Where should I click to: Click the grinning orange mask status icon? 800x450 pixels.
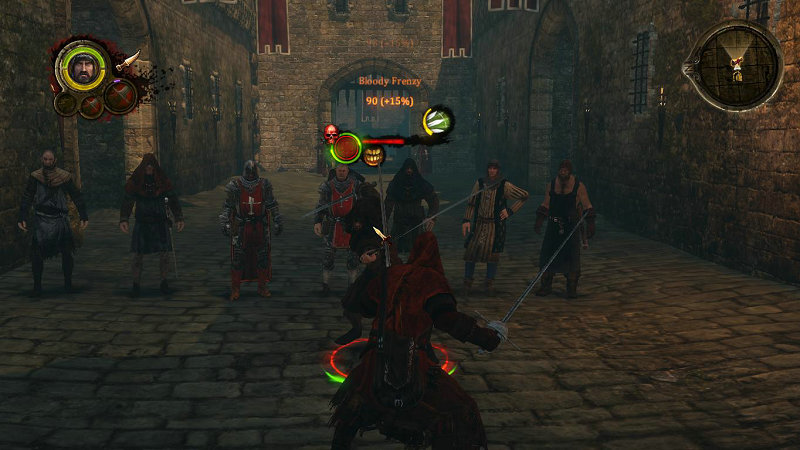click(374, 155)
